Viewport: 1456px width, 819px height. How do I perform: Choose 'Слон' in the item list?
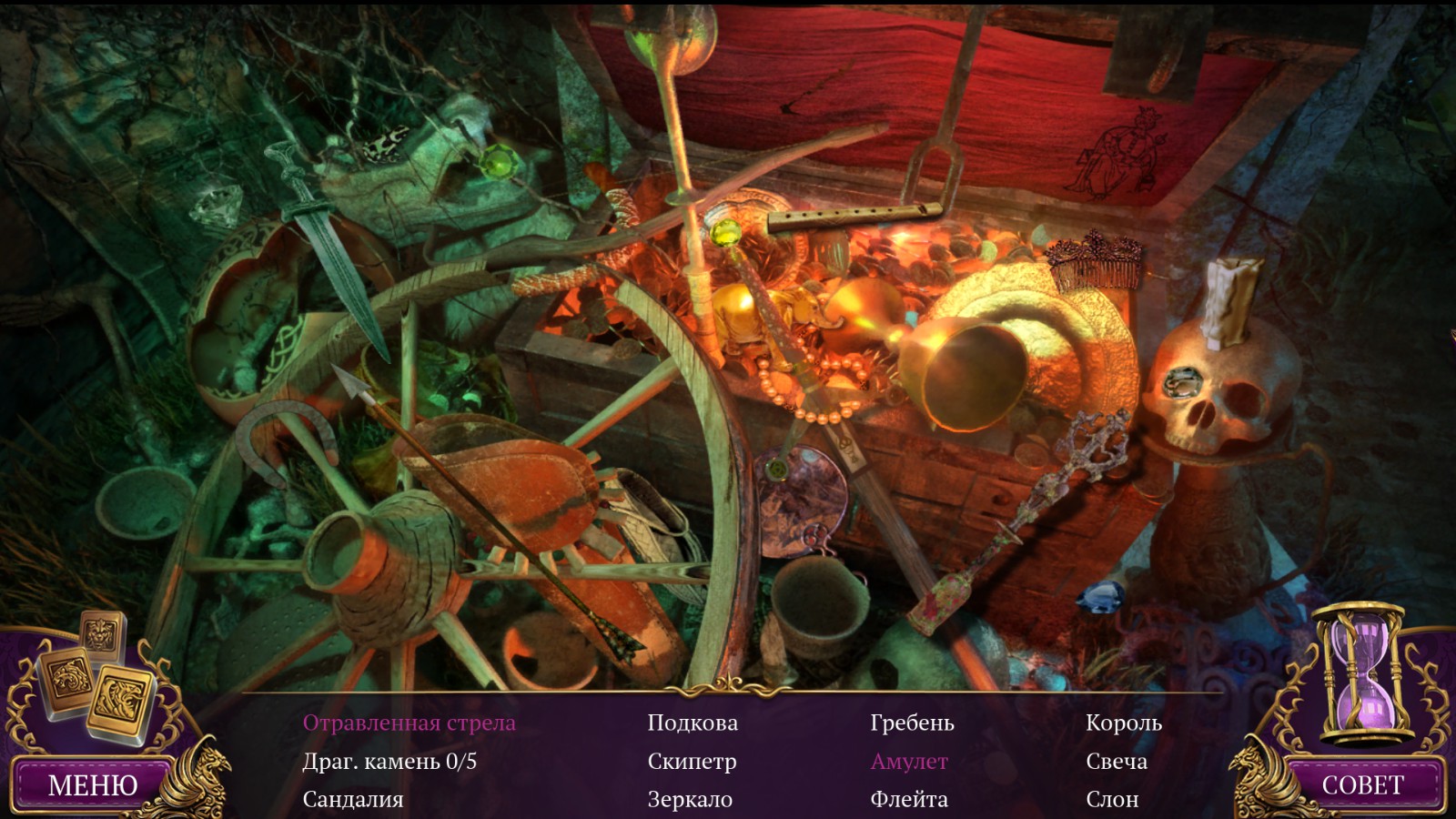click(x=1112, y=800)
